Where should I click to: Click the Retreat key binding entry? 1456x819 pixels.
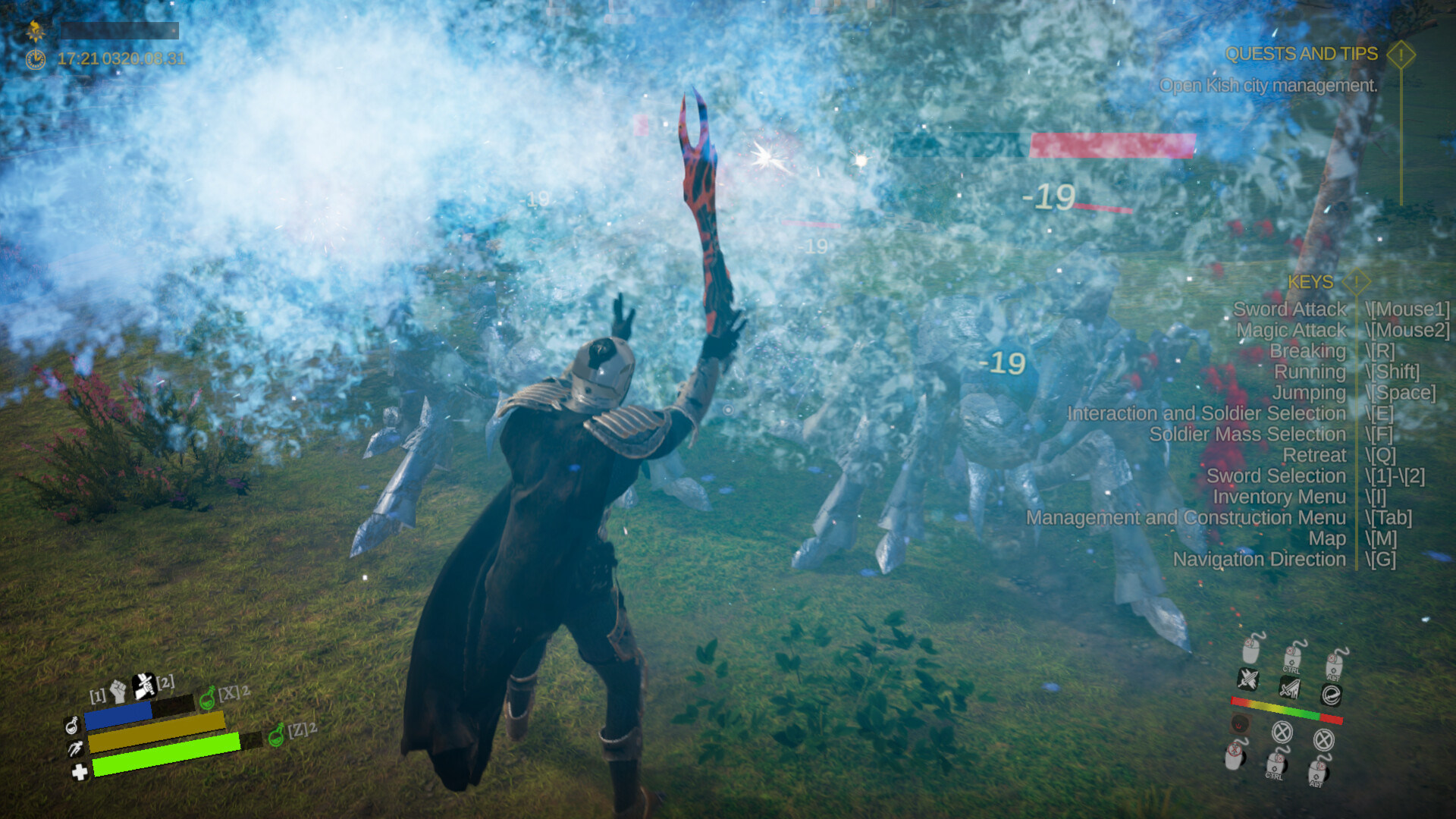(1314, 456)
